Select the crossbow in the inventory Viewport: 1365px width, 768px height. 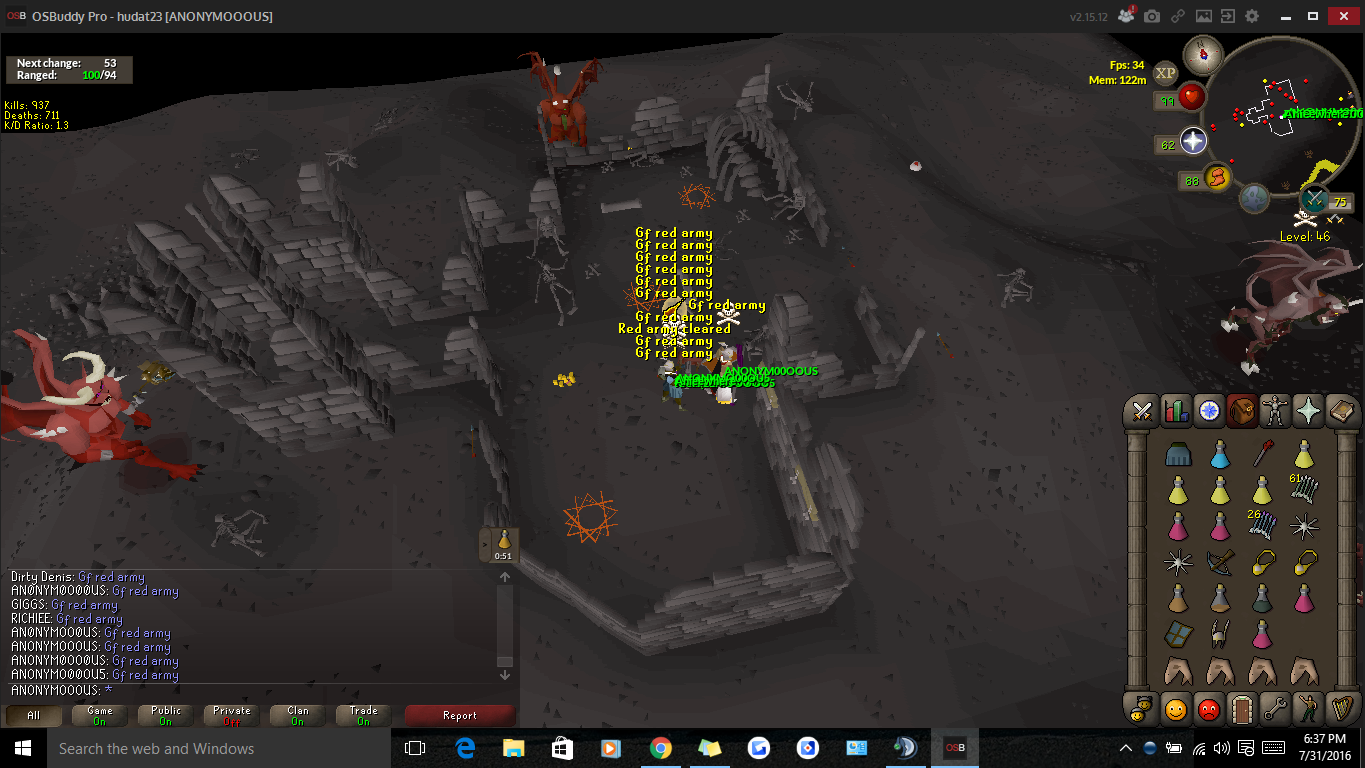(1220, 562)
